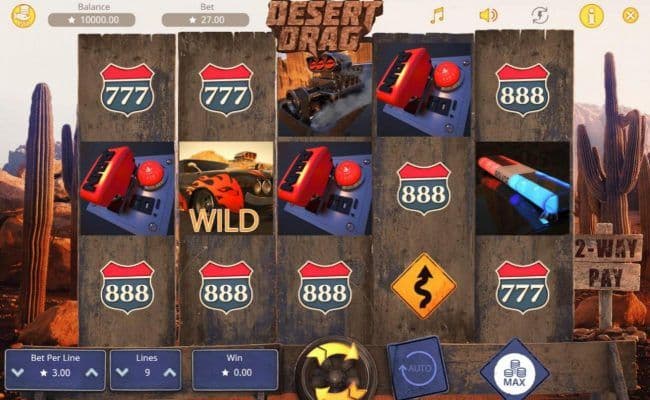Increase Bet Per Line with the up arrow
Viewport: 650px width, 400px height.
(x=91, y=374)
